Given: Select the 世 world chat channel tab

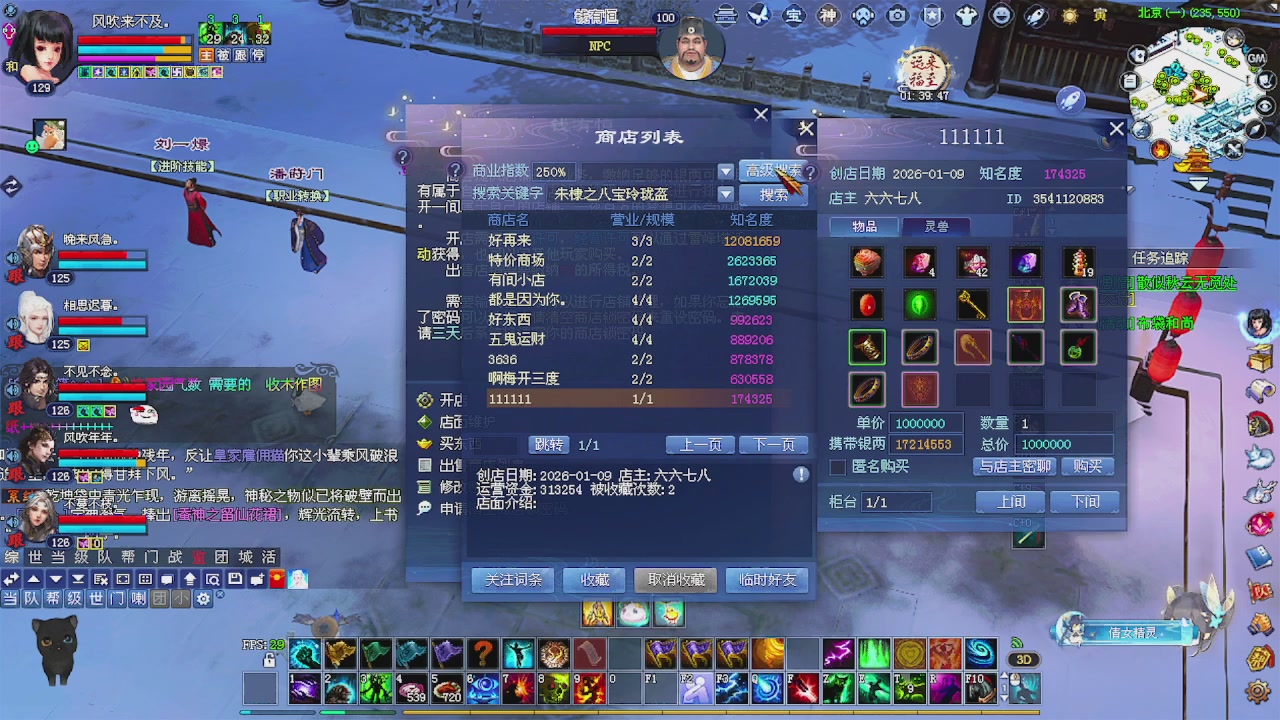Looking at the screenshot, I should (x=36, y=556).
